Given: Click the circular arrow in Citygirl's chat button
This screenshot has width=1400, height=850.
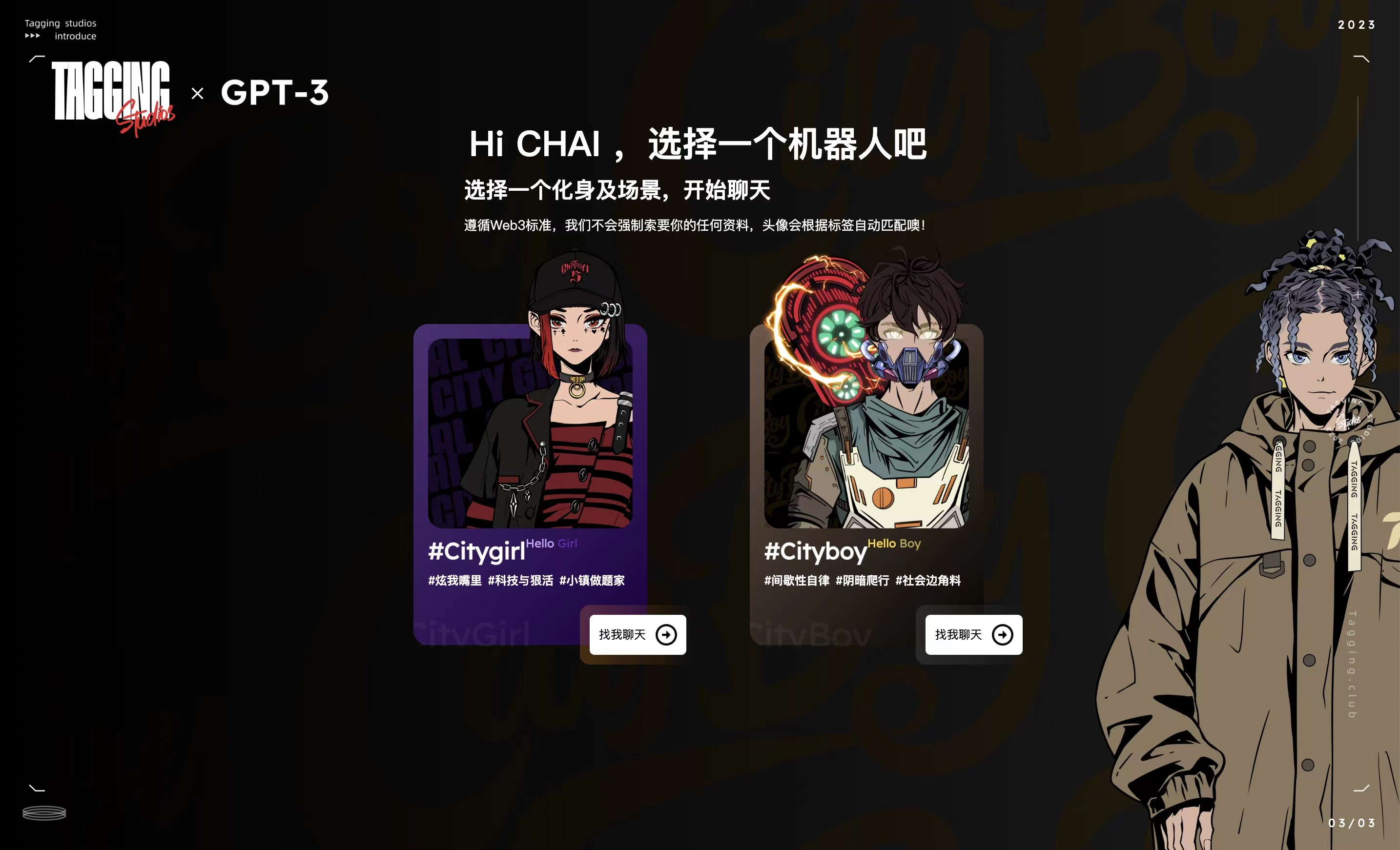Looking at the screenshot, I should point(666,635).
